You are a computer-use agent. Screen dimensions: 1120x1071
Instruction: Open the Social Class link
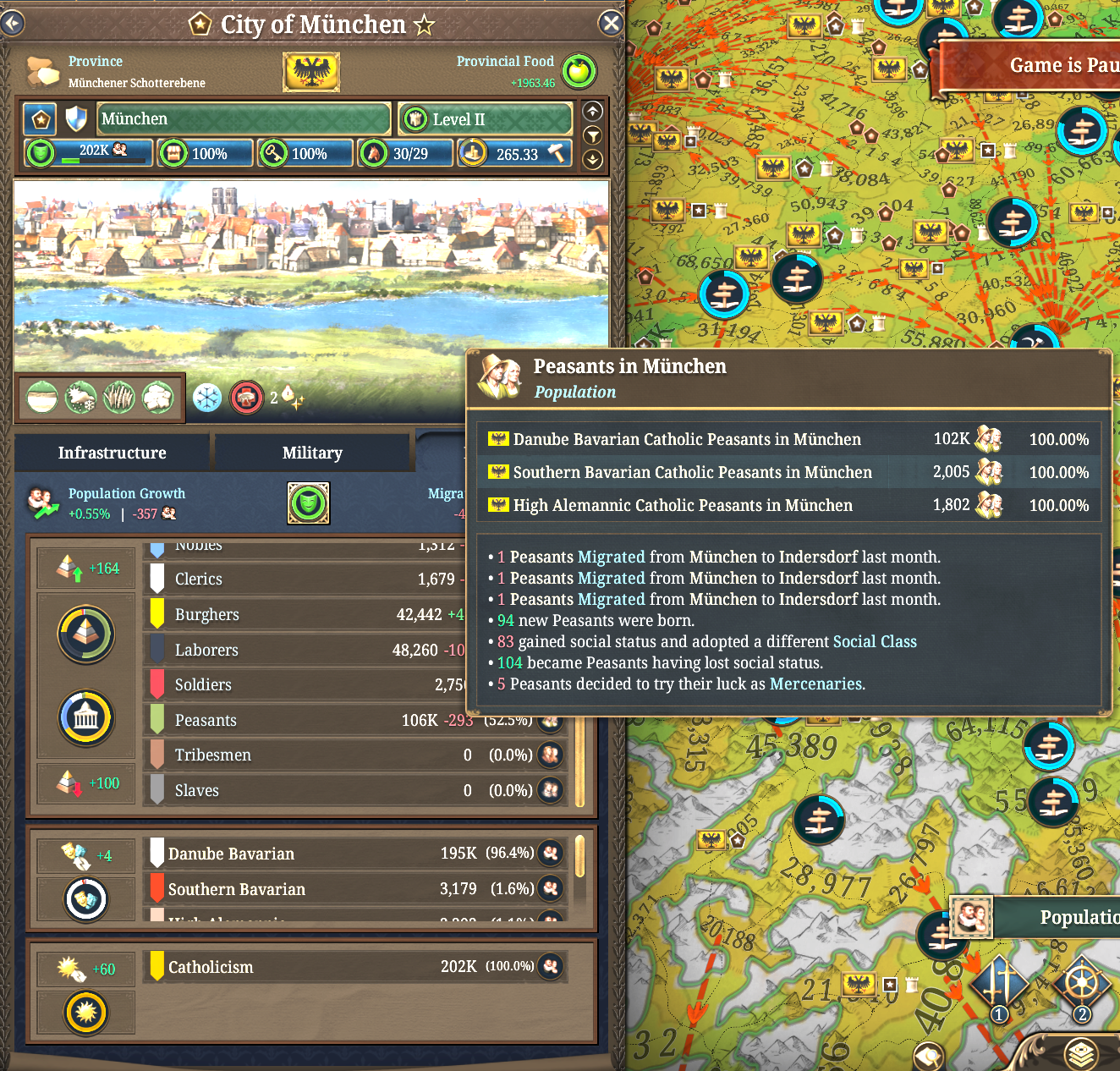click(875, 641)
